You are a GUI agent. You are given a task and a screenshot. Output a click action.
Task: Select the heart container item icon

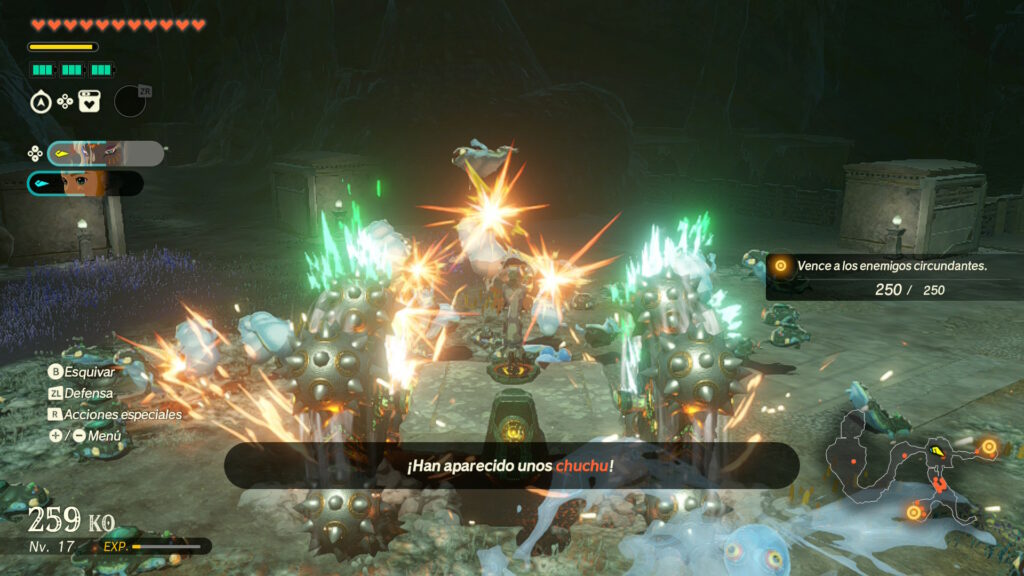pyautogui.click(x=90, y=101)
